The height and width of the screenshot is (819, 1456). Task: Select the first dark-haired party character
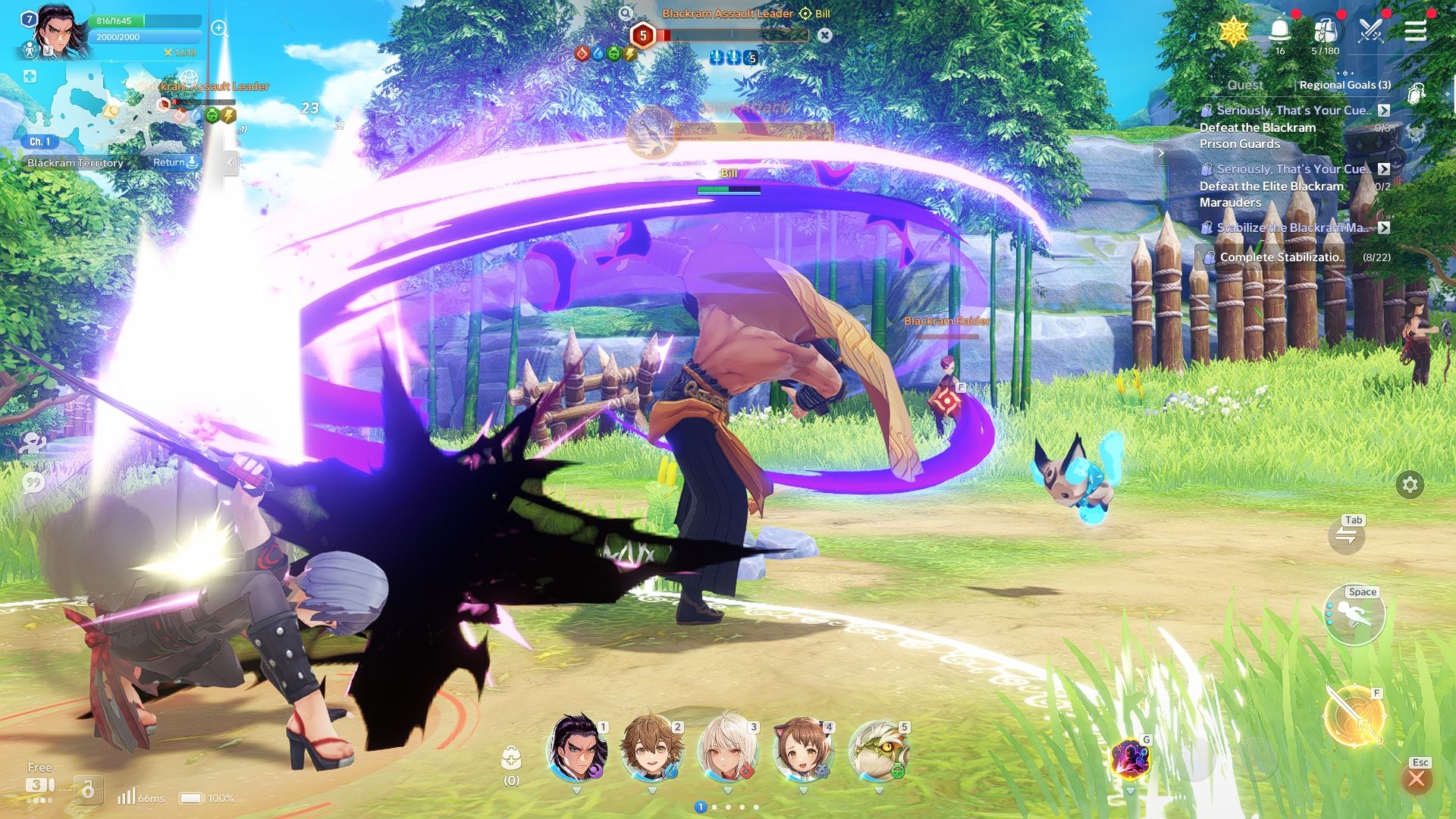tap(578, 750)
